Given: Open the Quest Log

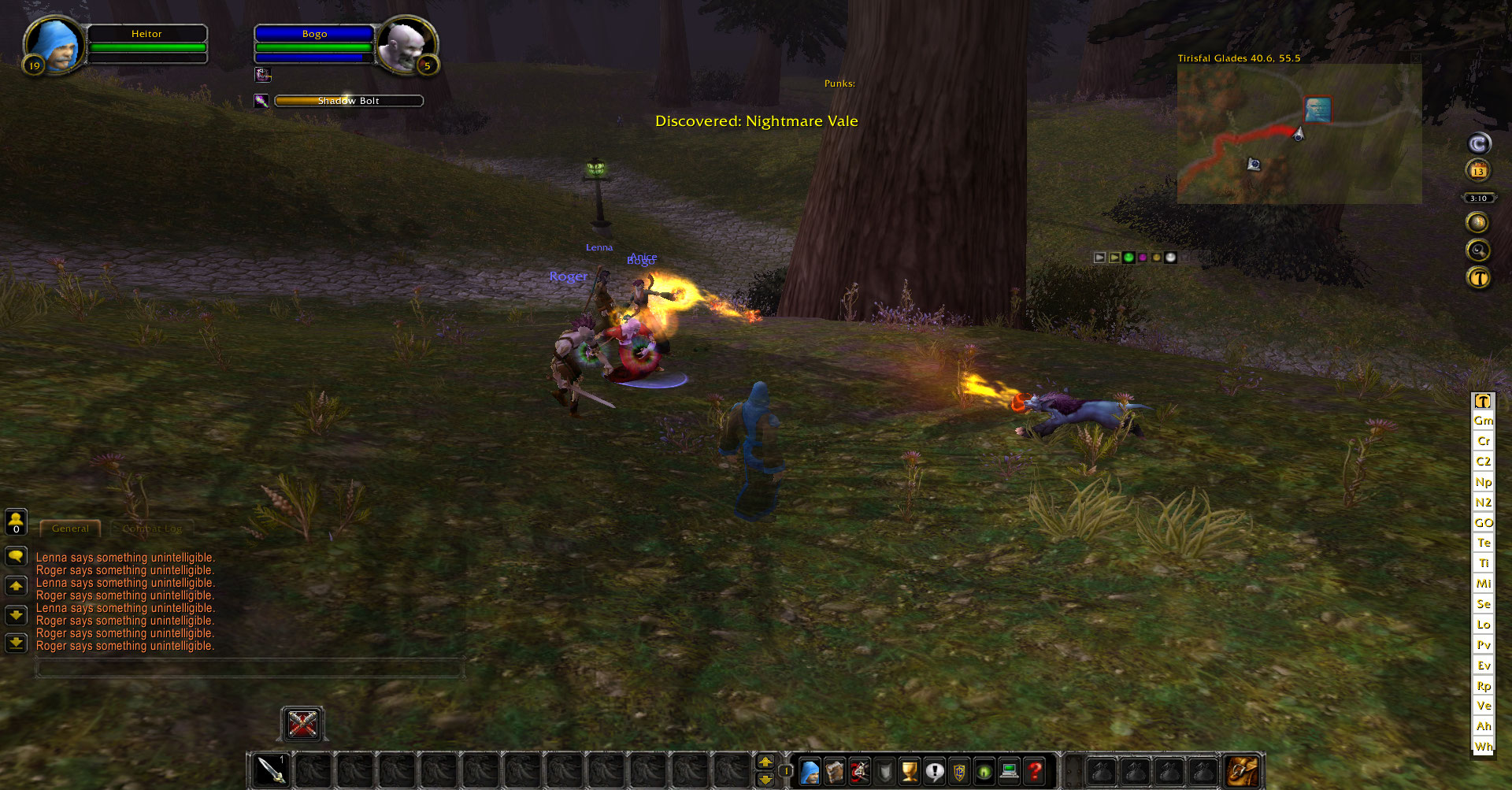Looking at the screenshot, I should (935, 771).
